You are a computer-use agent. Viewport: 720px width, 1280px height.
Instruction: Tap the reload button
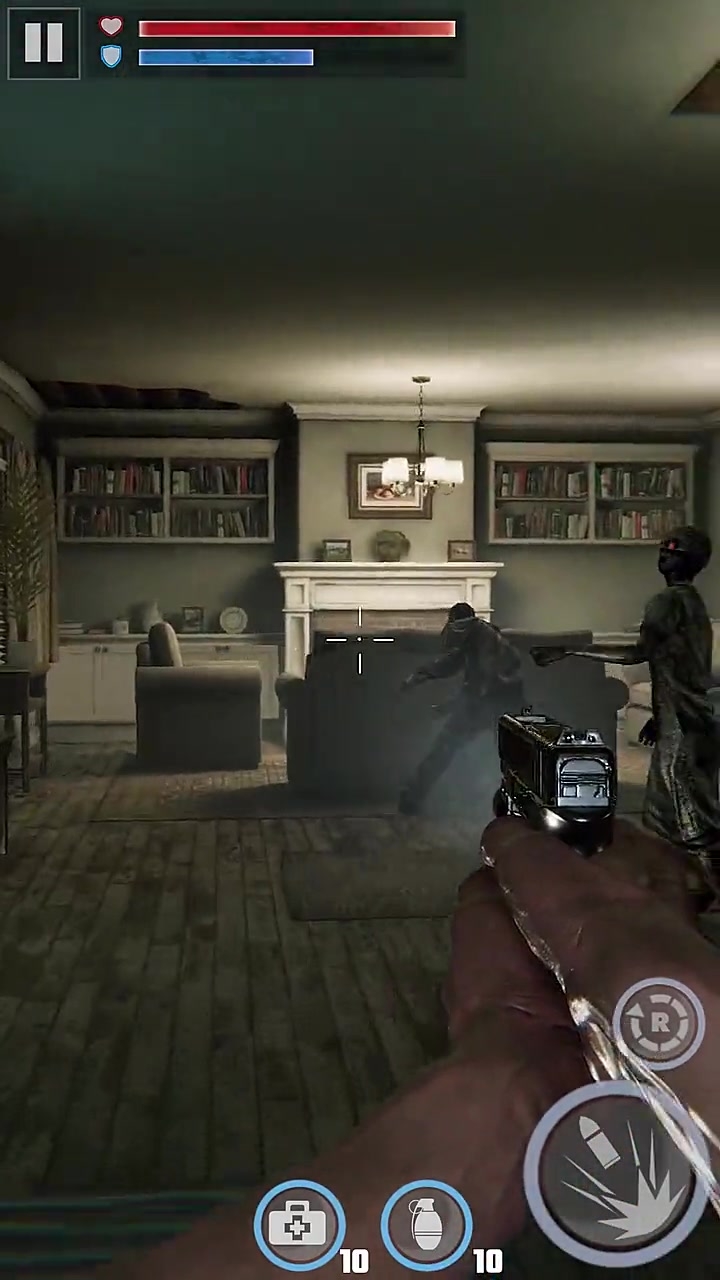pos(659,1022)
